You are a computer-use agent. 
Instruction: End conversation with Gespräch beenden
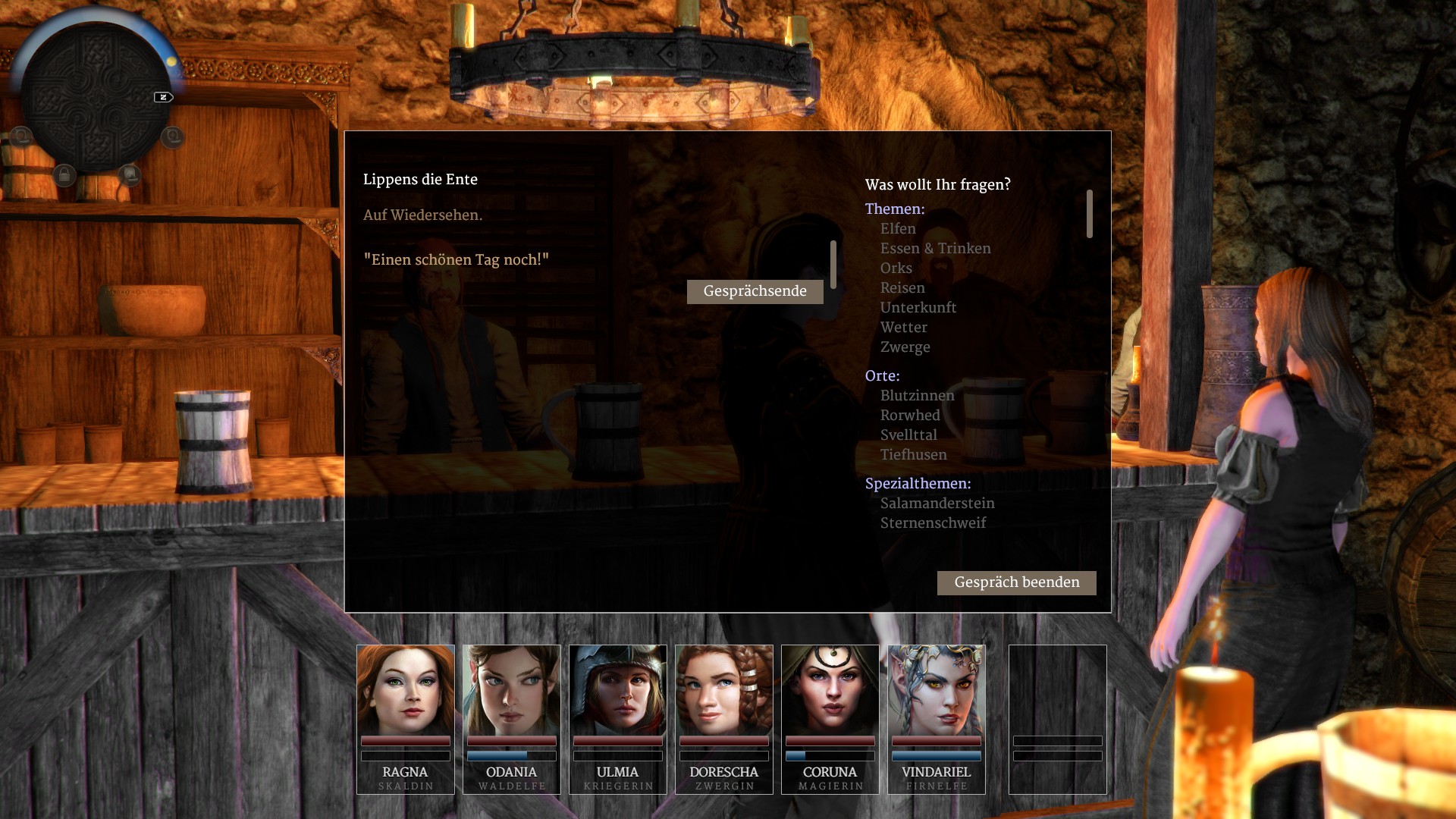click(1016, 582)
